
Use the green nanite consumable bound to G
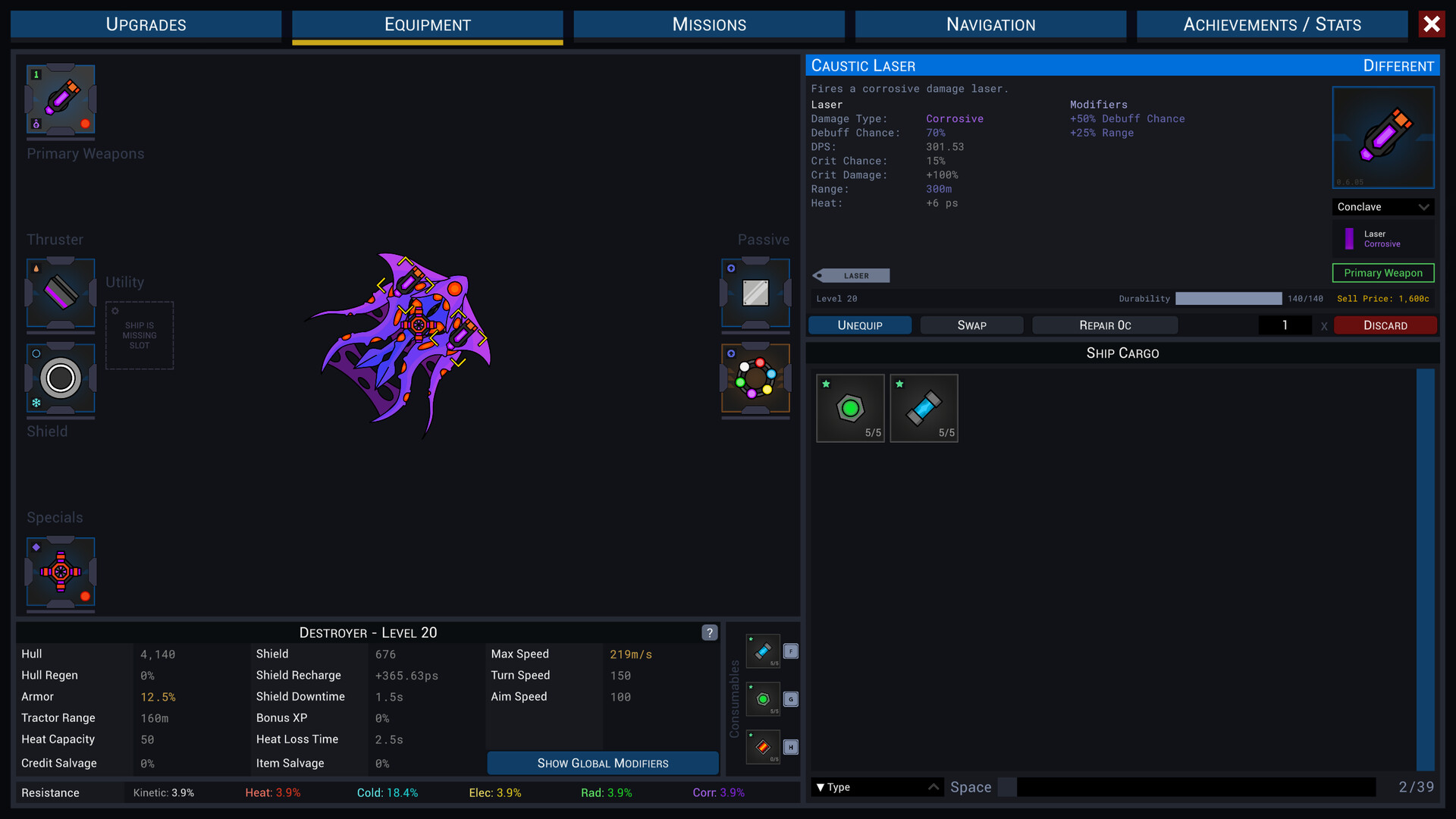763,699
